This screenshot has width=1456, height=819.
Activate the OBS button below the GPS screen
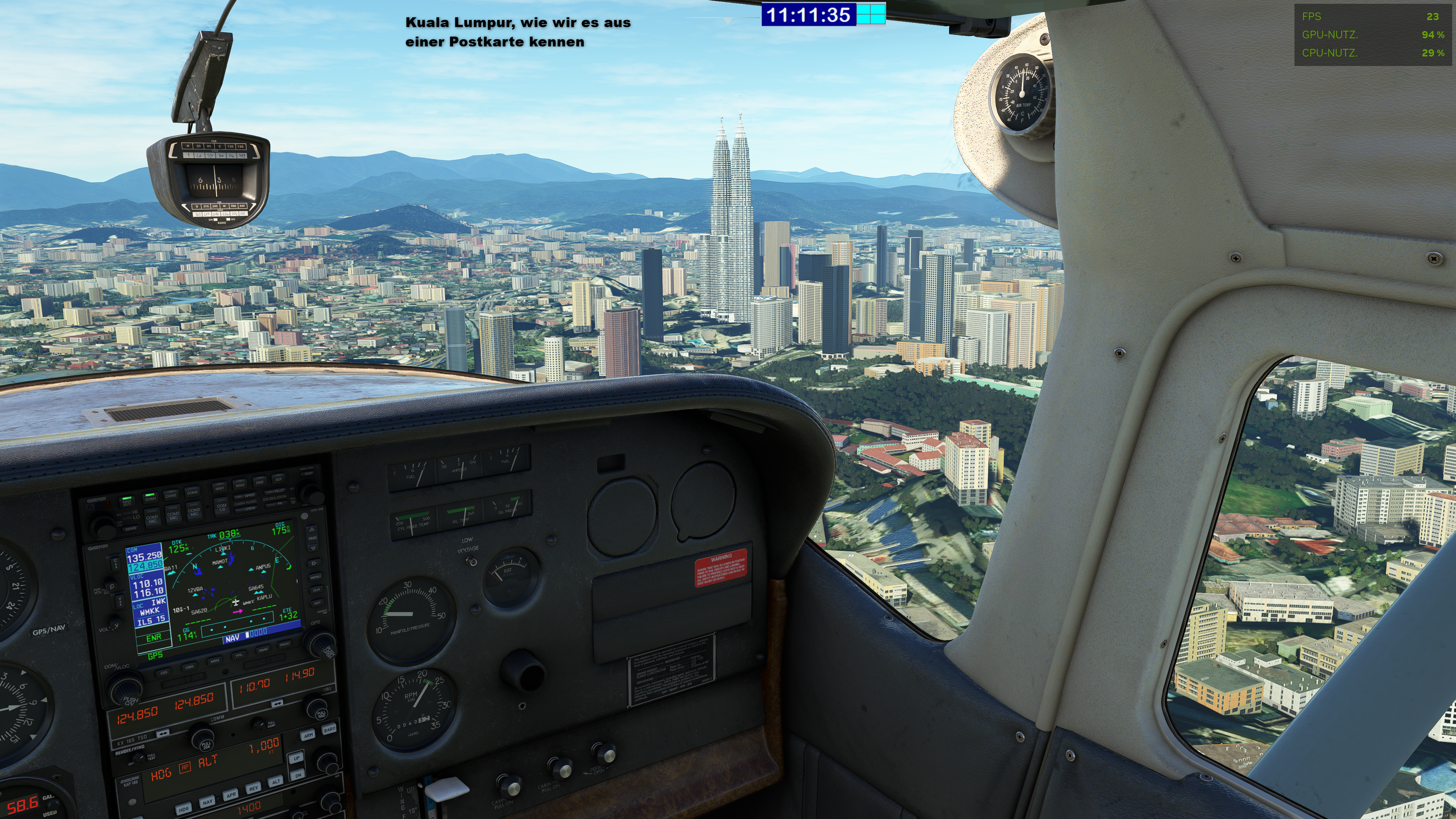tap(189, 667)
